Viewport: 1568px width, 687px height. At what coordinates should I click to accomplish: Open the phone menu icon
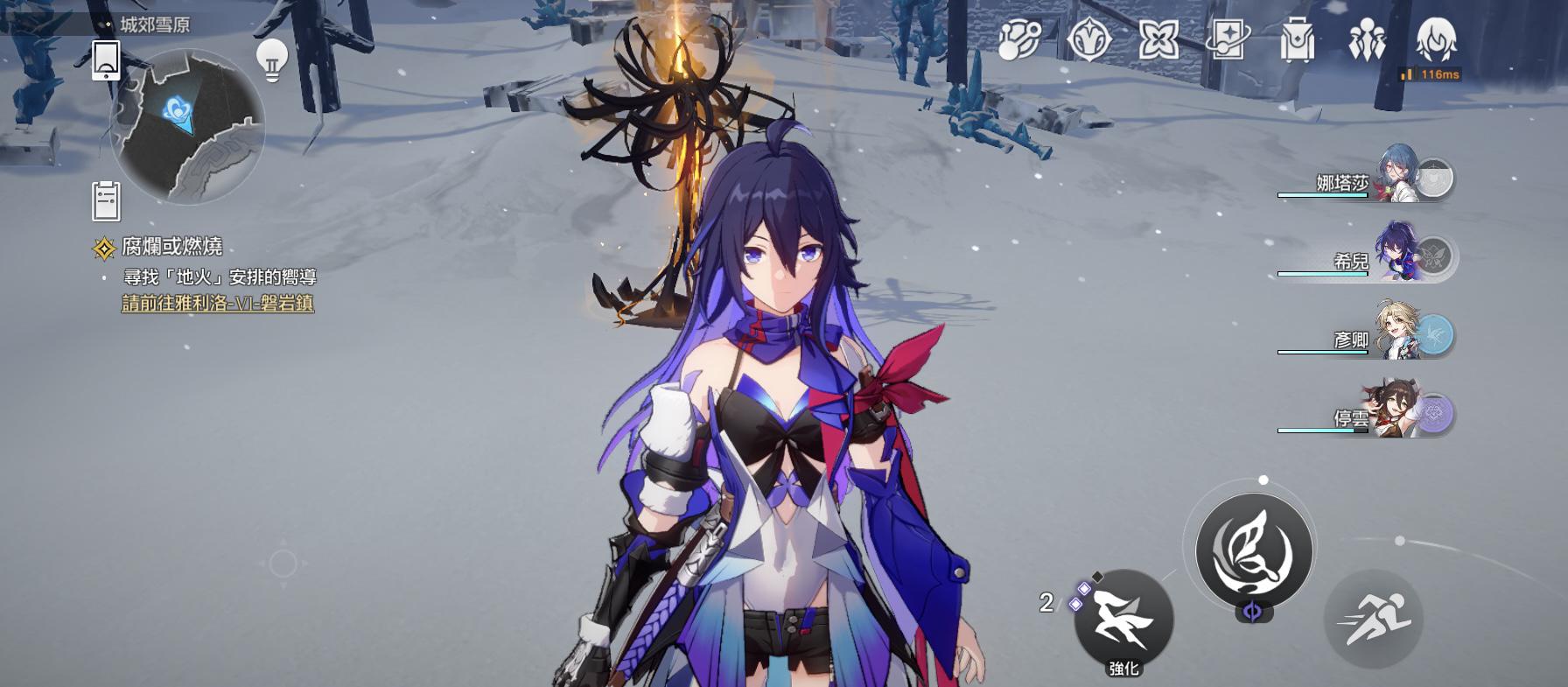[106, 60]
